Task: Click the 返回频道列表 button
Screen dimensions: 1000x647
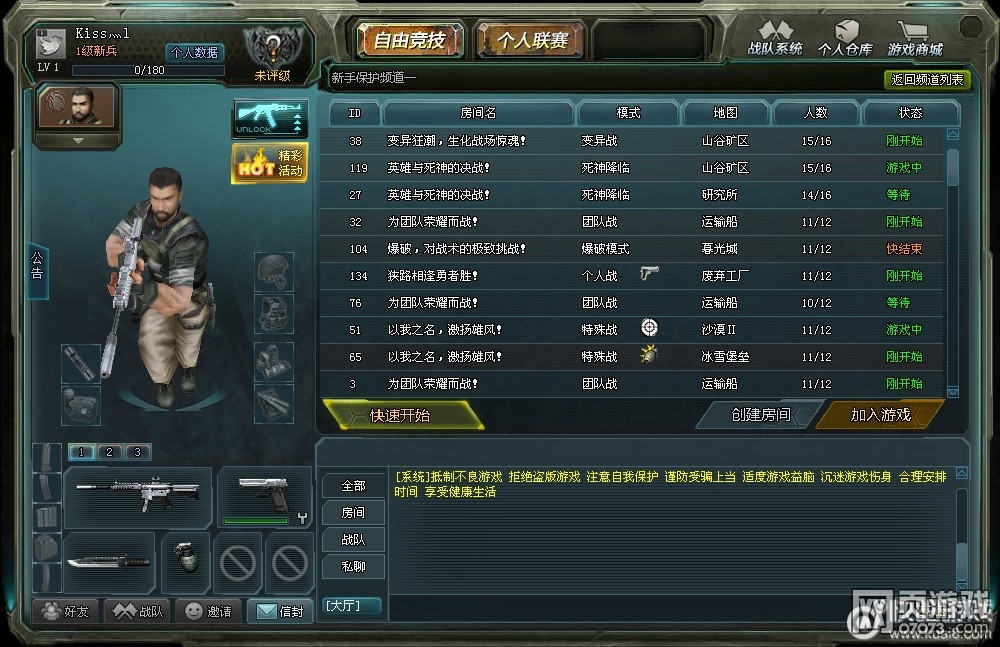Action: point(928,79)
